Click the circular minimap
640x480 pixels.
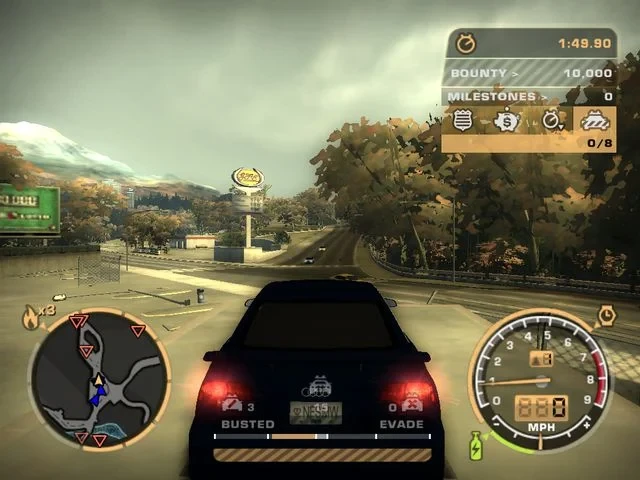click(x=98, y=378)
